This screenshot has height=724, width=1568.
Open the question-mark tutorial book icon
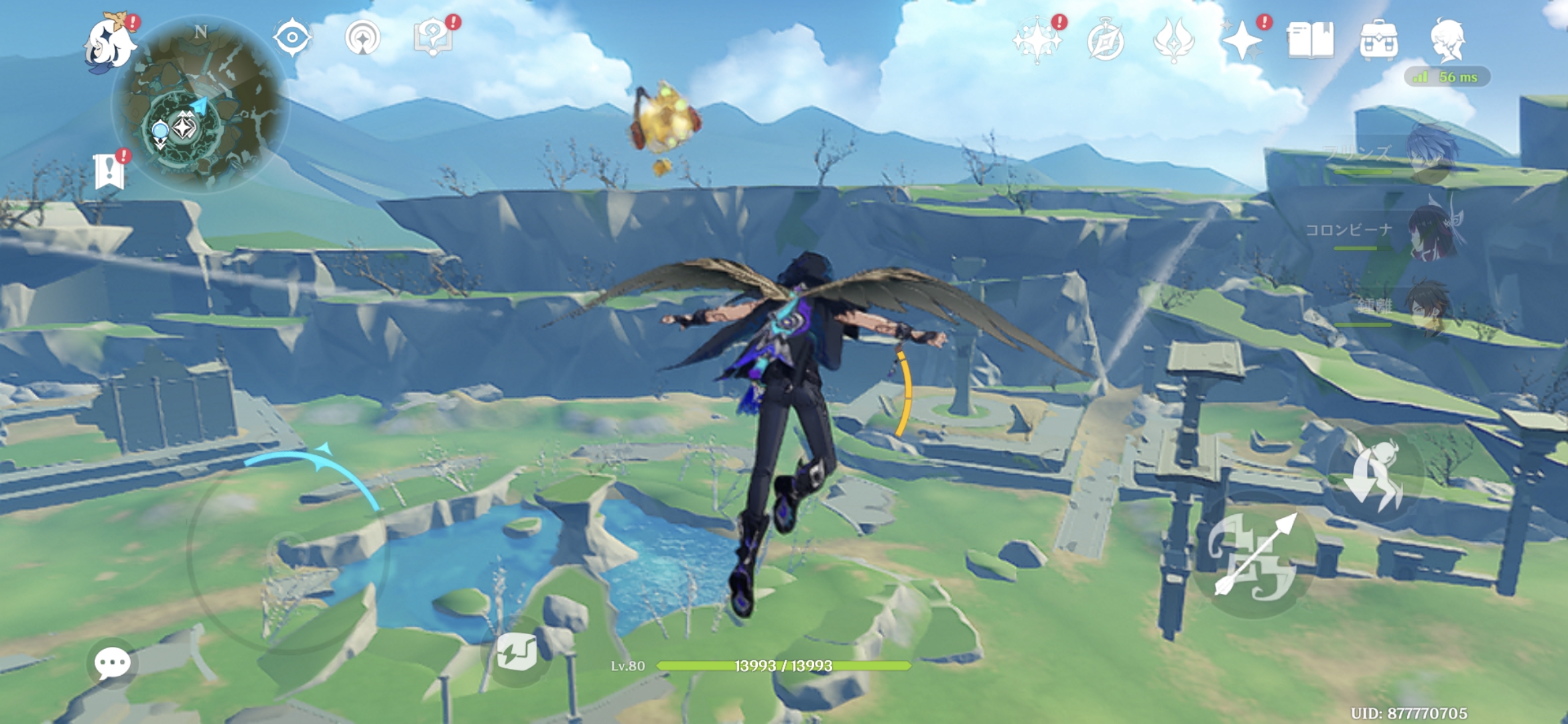pyautogui.click(x=434, y=38)
